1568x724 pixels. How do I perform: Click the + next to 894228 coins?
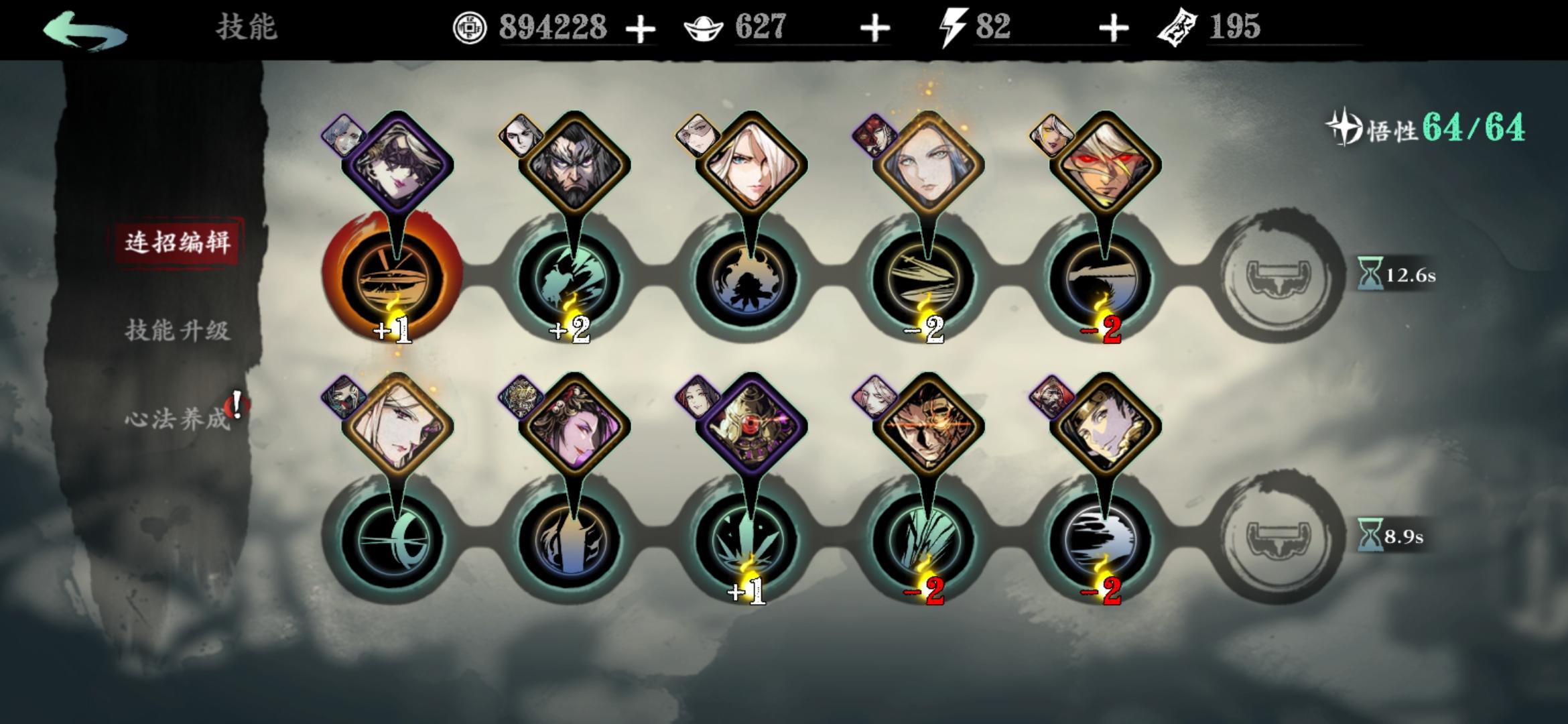click(641, 28)
